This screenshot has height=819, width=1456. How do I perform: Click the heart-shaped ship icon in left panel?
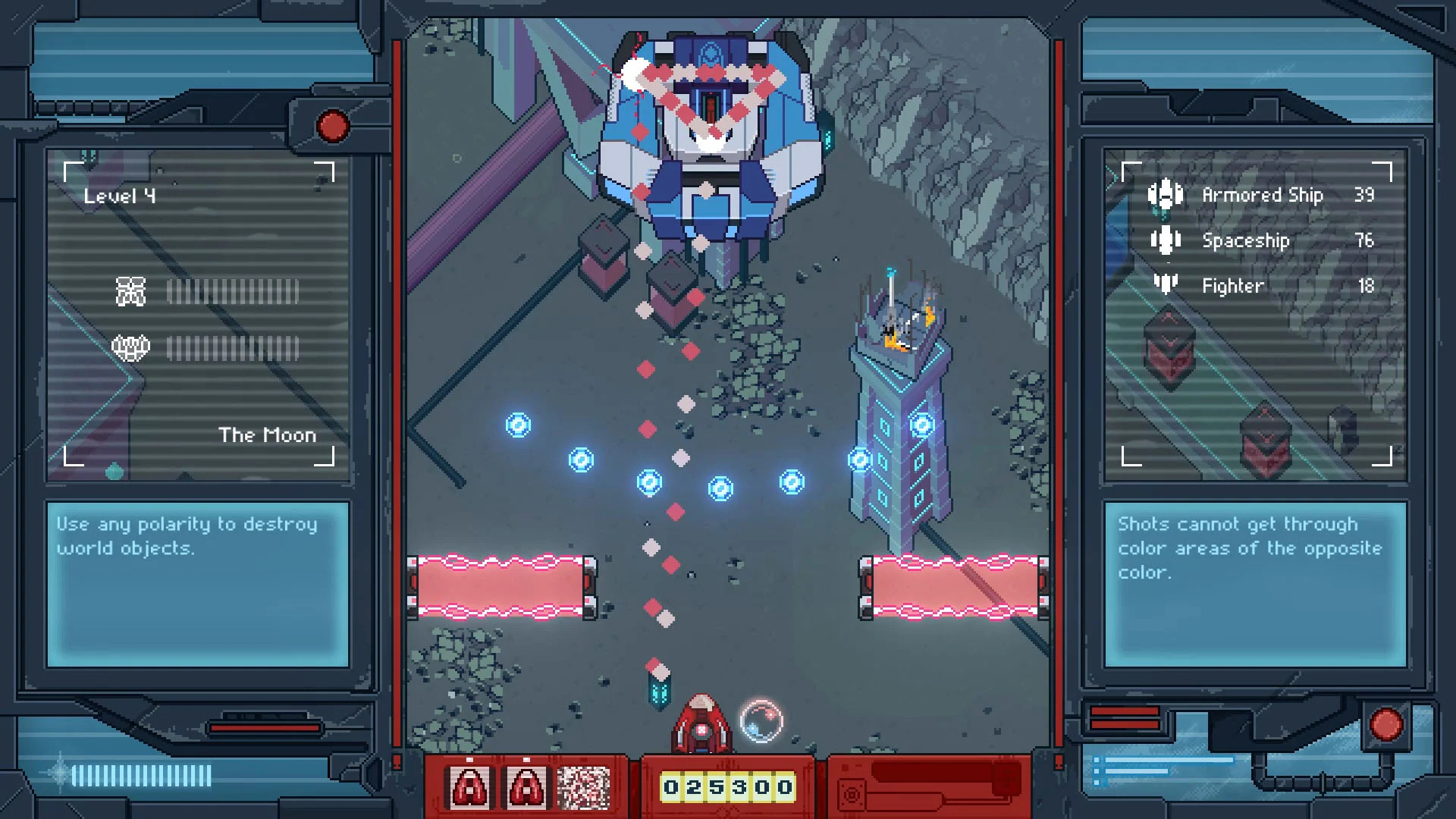130,347
